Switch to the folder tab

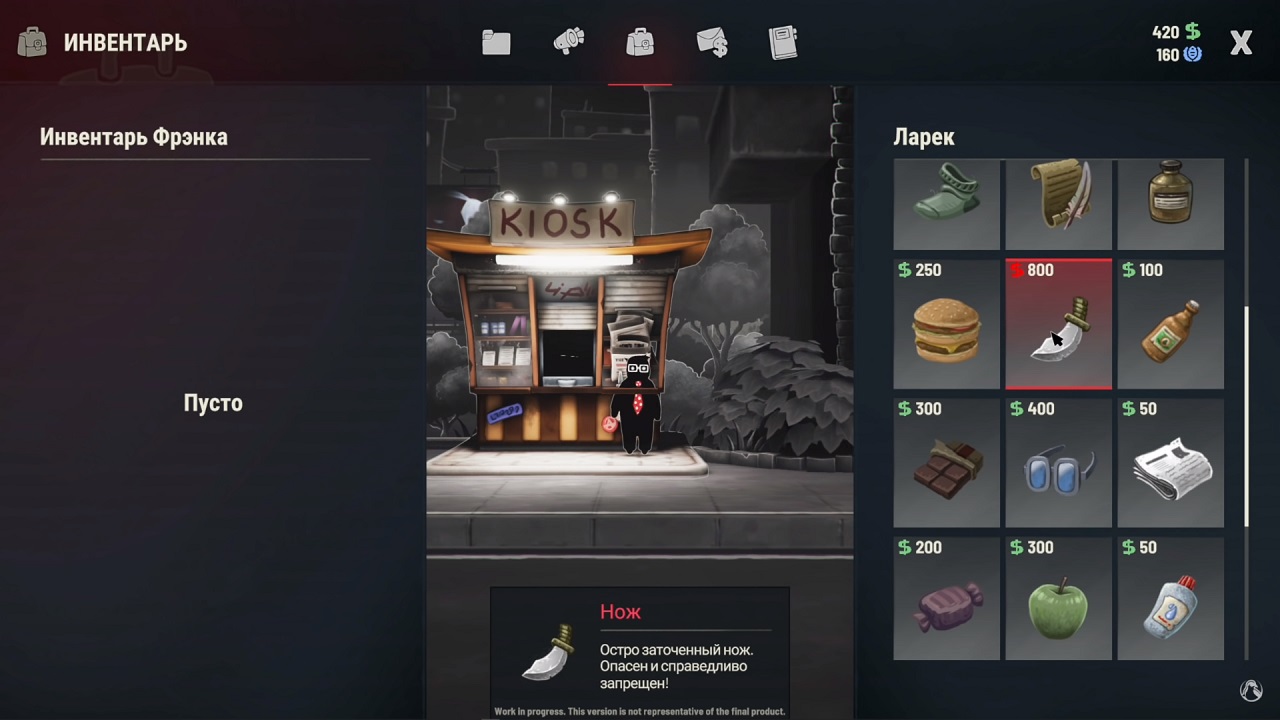coord(496,43)
